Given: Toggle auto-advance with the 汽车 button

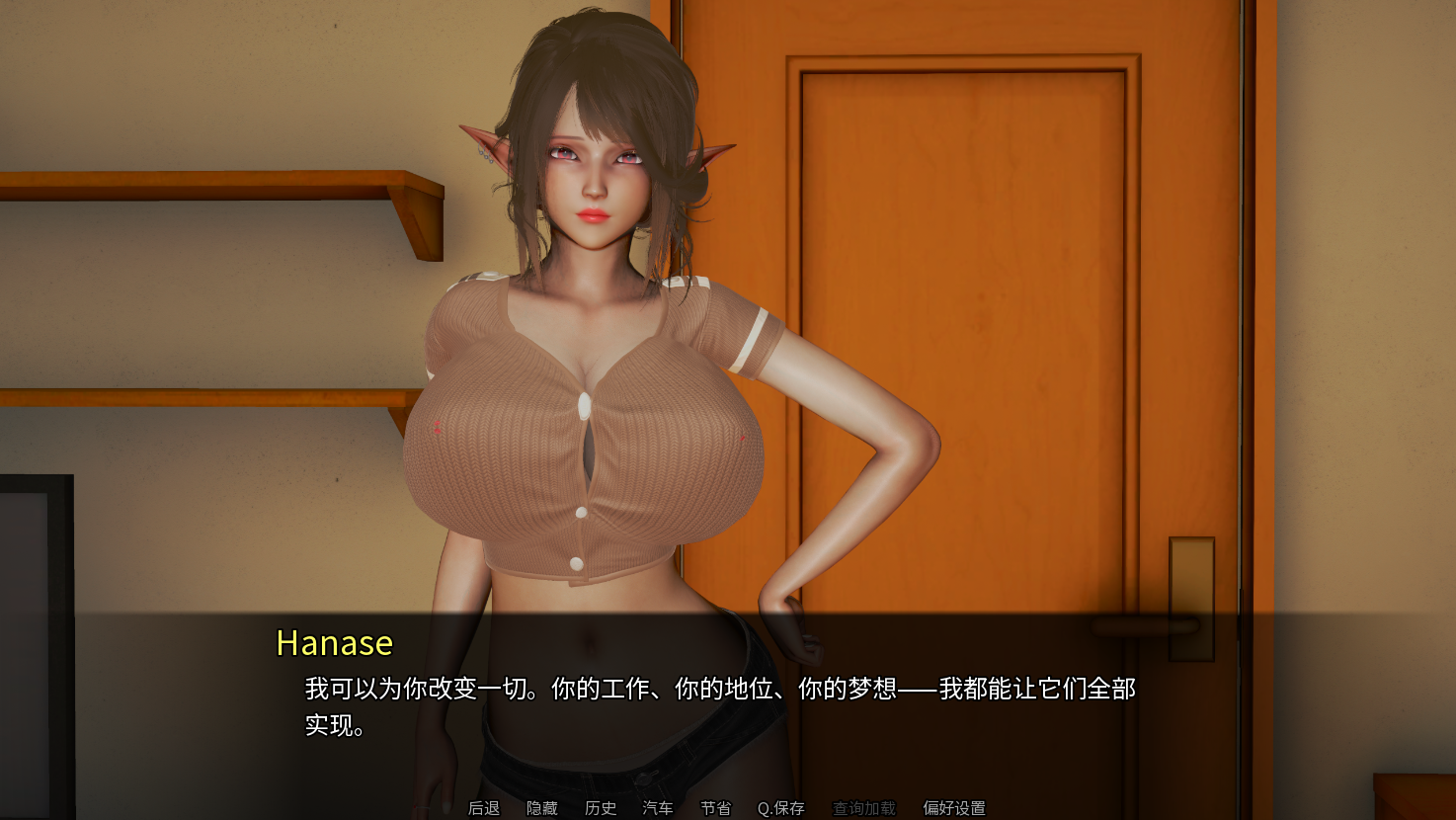Looking at the screenshot, I should point(658,808).
